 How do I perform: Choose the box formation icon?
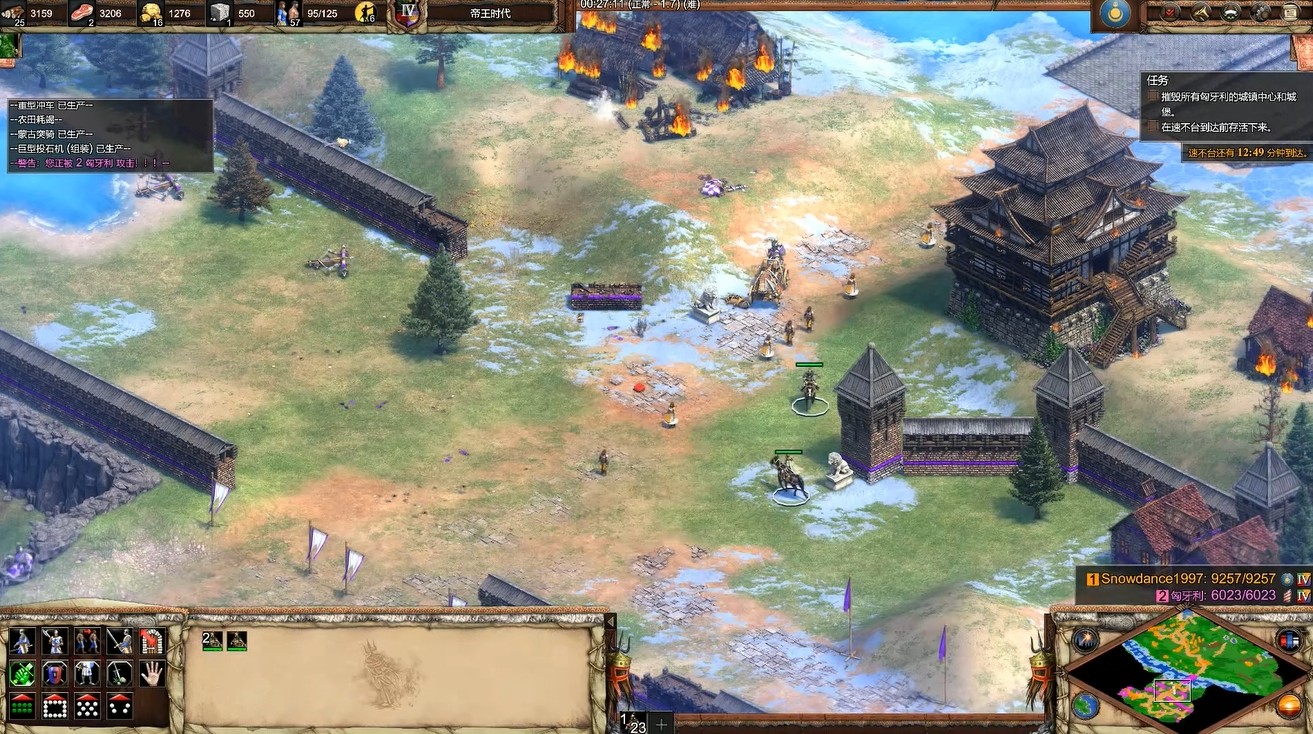pyautogui.click(x=55, y=705)
